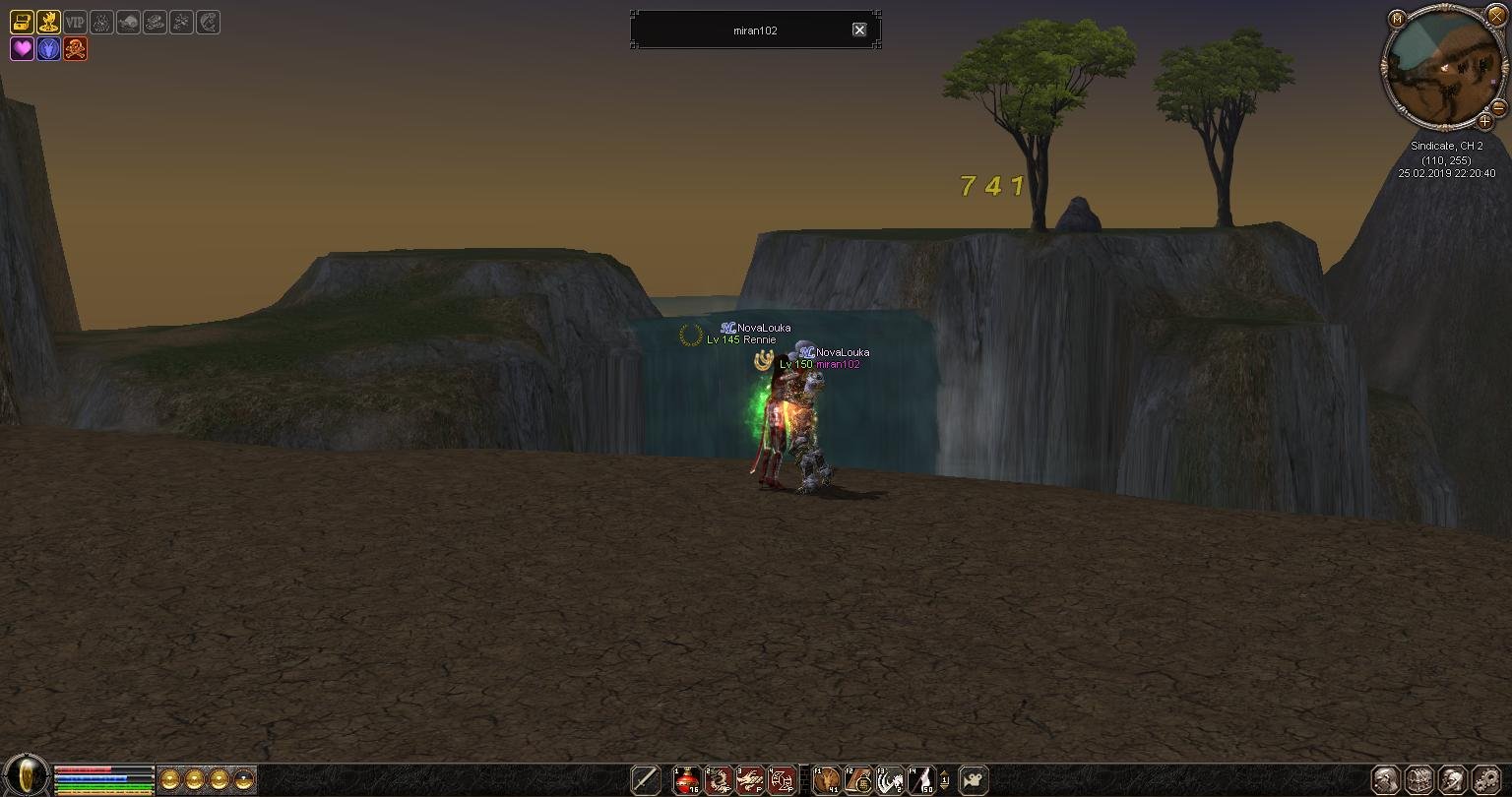This screenshot has width=1512, height=797.
Task: Click the blue goat-head emblem icon
Action: click(48, 48)
